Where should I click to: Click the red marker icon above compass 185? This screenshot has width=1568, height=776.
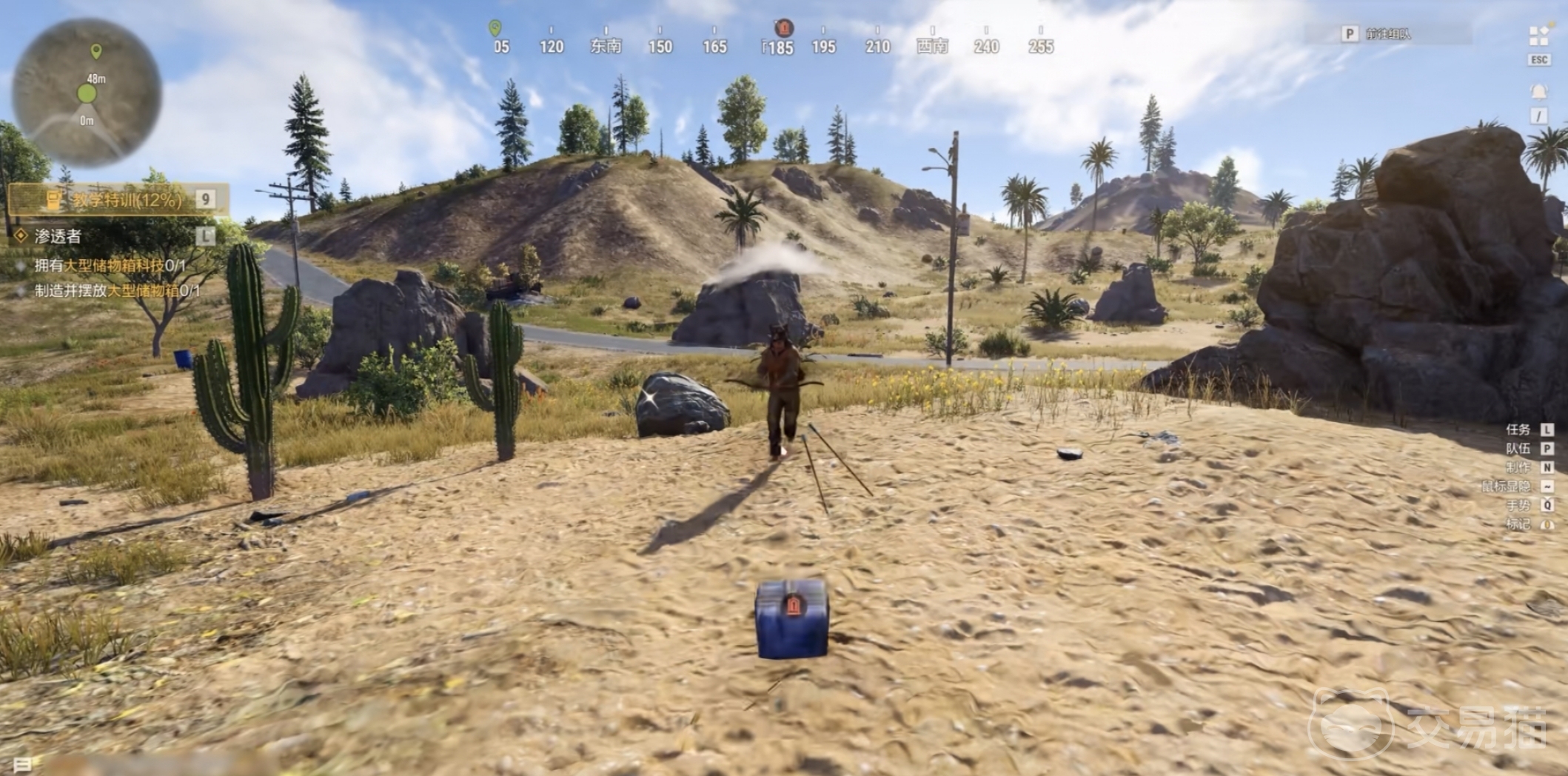783,28
